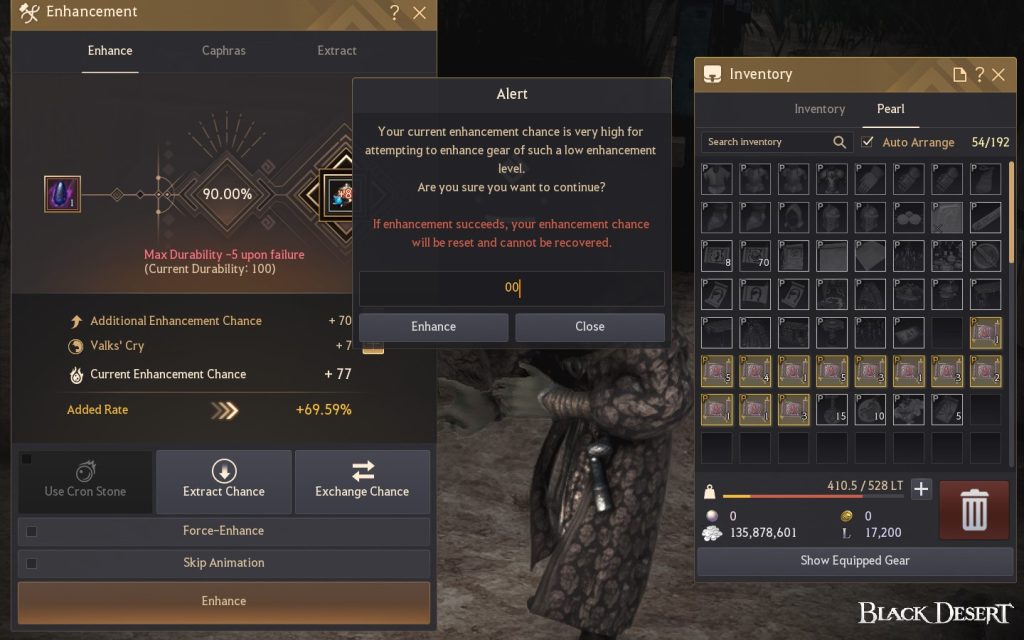The image size is (1024, 640).
Task: Switch to the Inventory tab
Action: [x=819, y=109]
